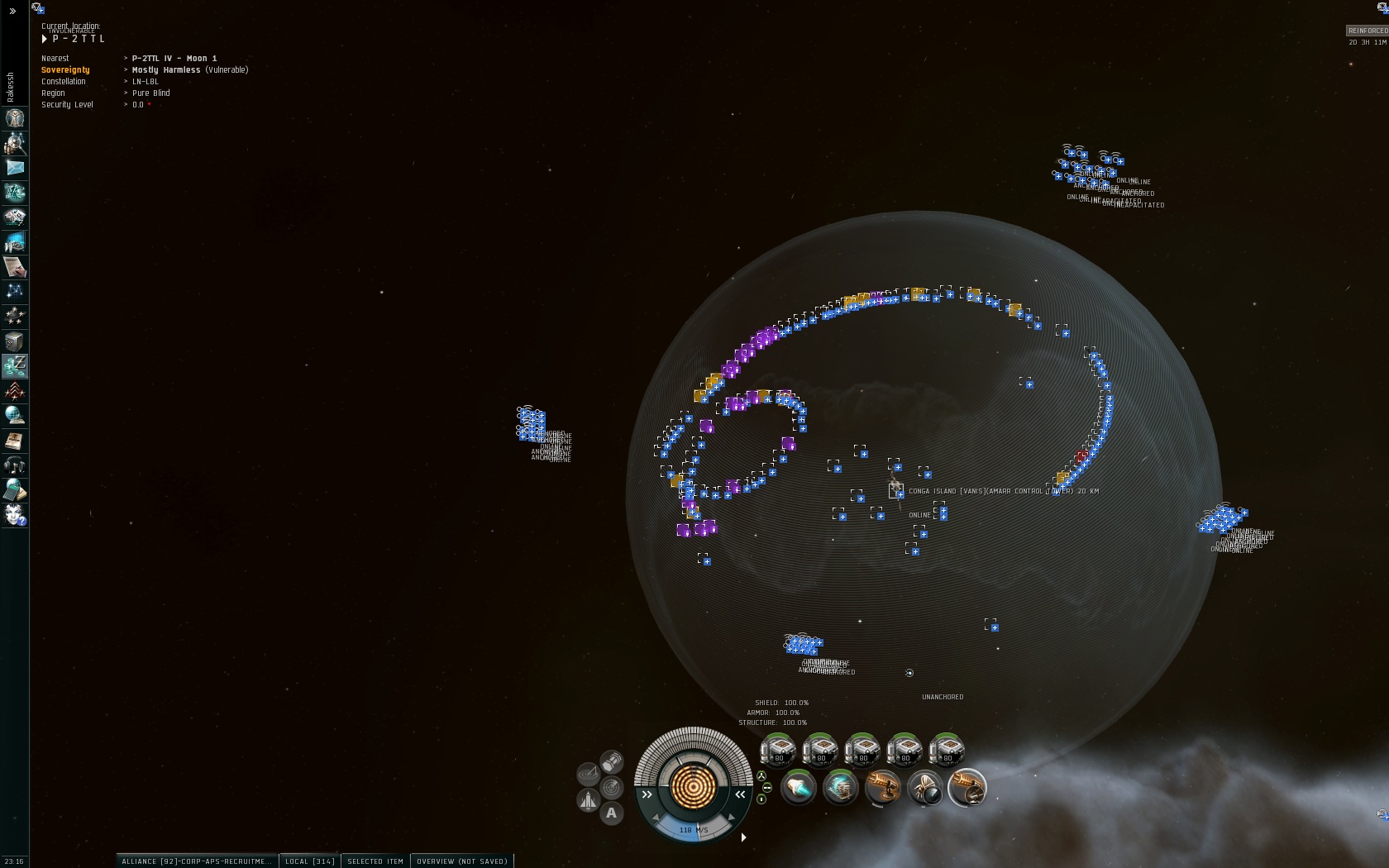
Task: Open the ship scanner radar button
Action: coord(612,787)
